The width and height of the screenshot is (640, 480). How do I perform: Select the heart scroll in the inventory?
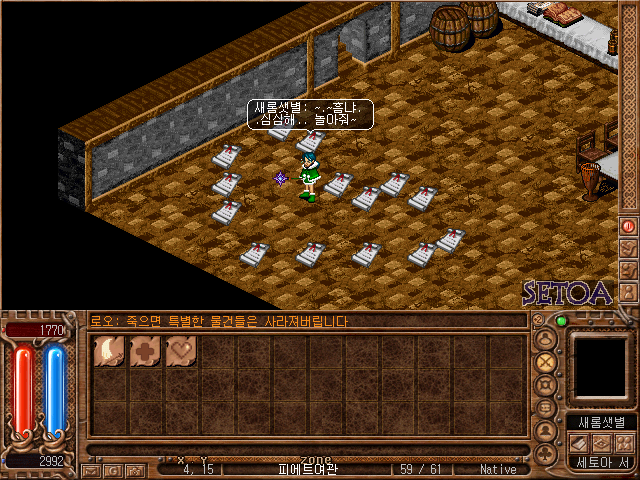(180, 352)
